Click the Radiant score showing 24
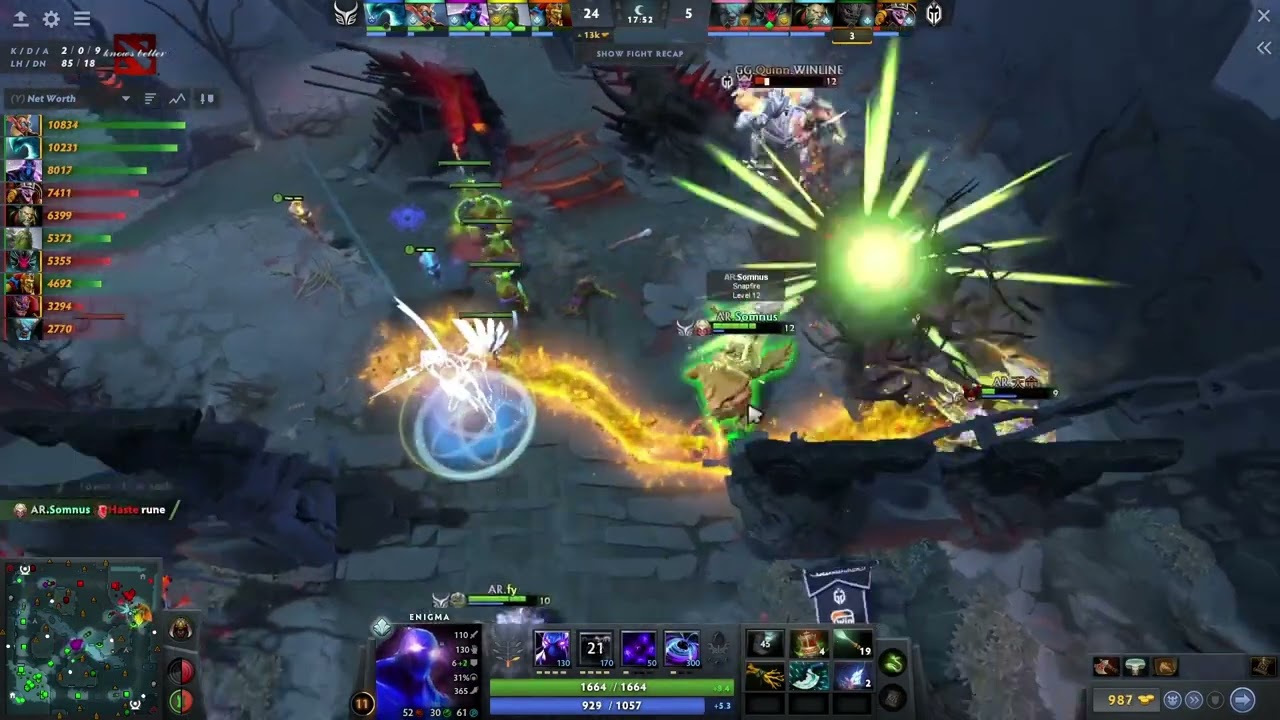This screenshot has height=720, width=1280. [x=591, y=14]
